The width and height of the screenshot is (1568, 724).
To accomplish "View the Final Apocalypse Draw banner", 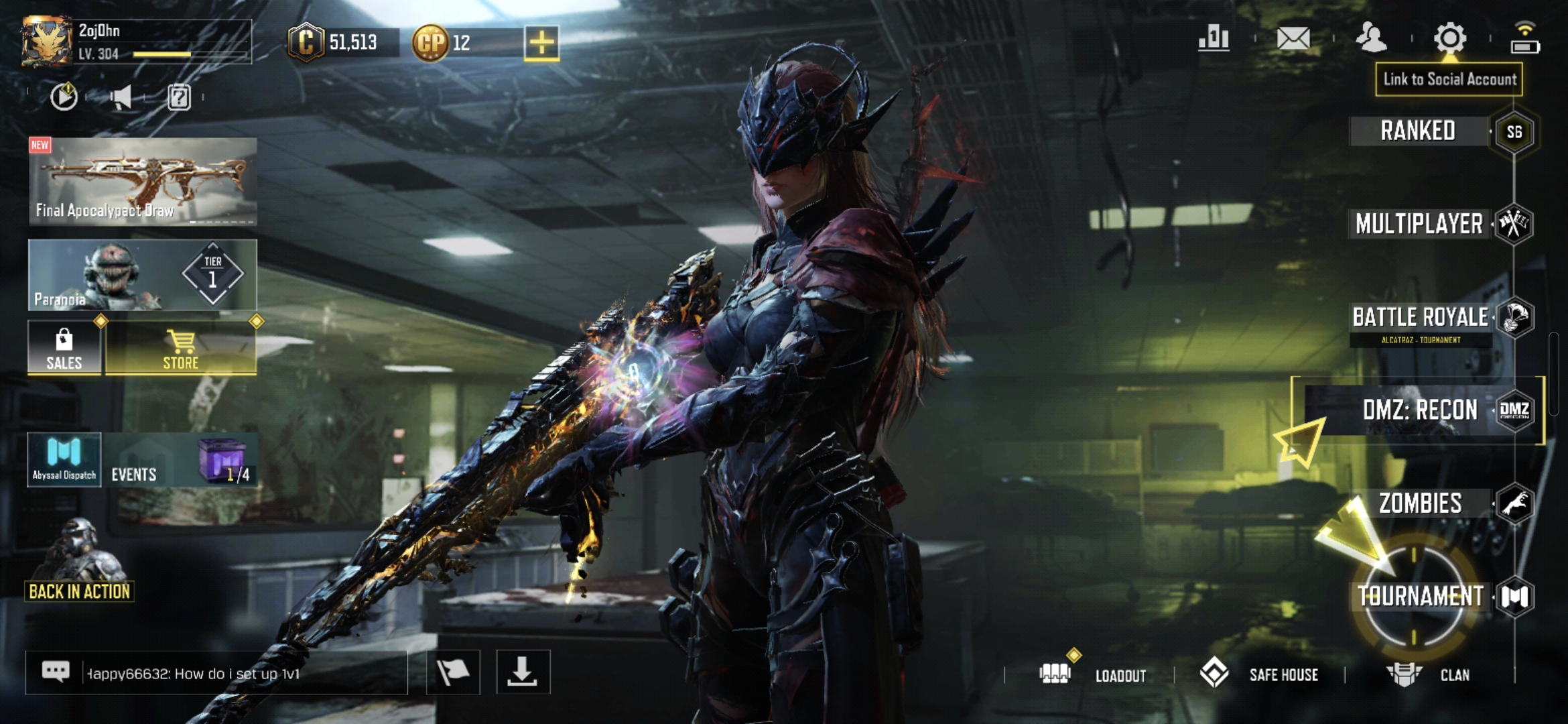I will pos(143,182).
